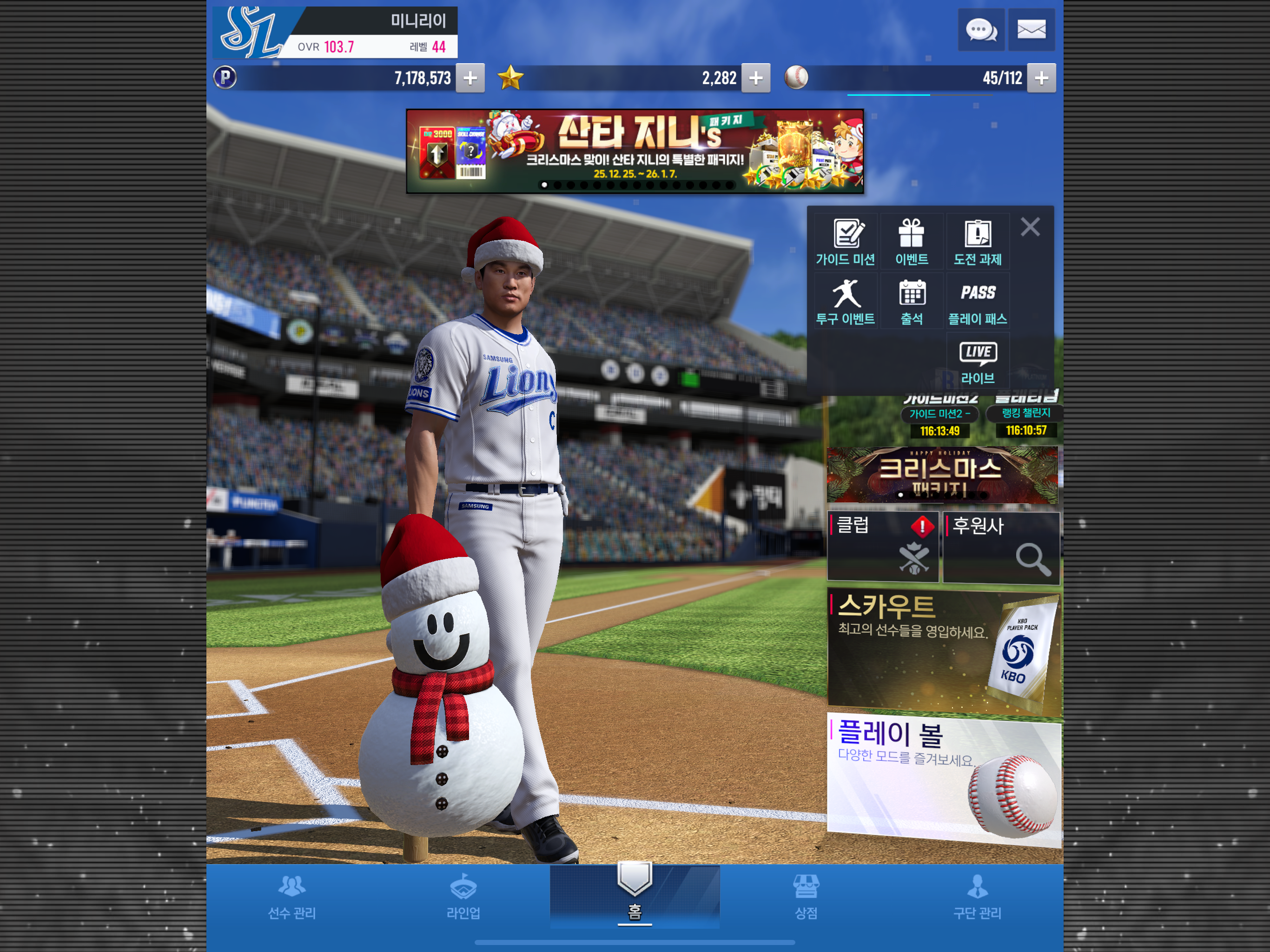Screen dimensions: 1270x952
Task: Select 플레이 볼 to play
Action: pos(943,779)
